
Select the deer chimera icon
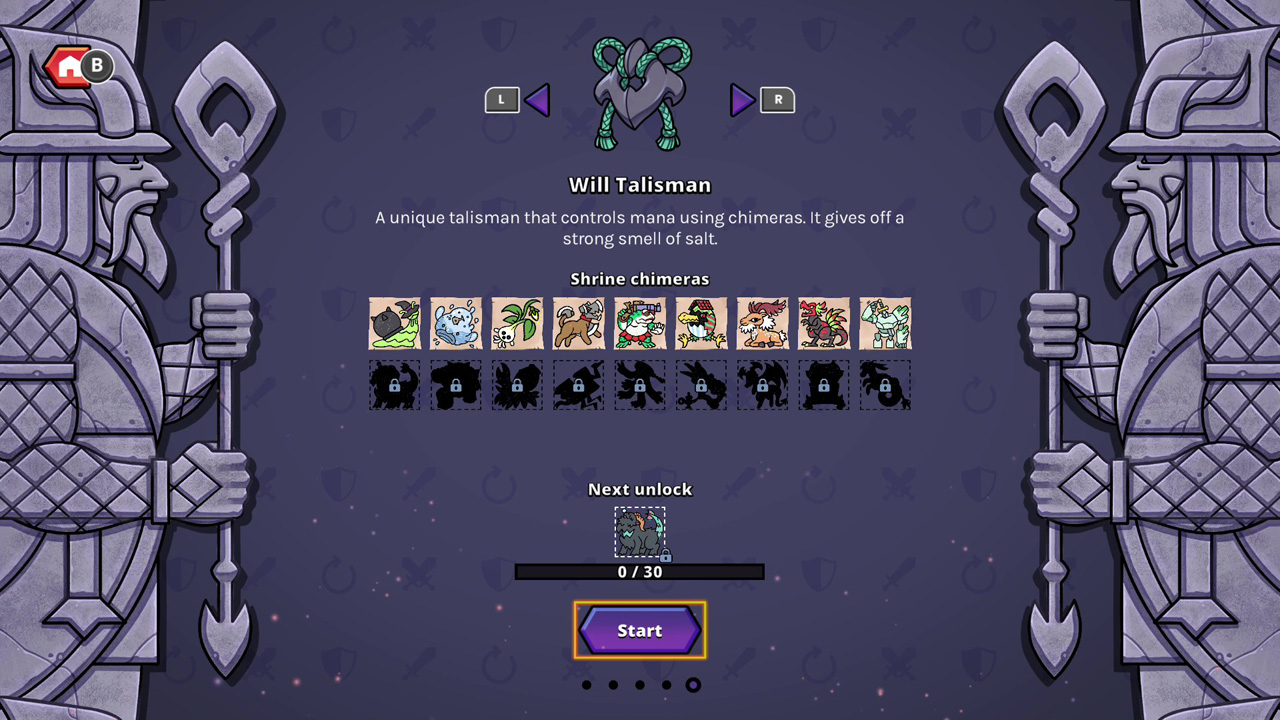[x=762, y=323]
